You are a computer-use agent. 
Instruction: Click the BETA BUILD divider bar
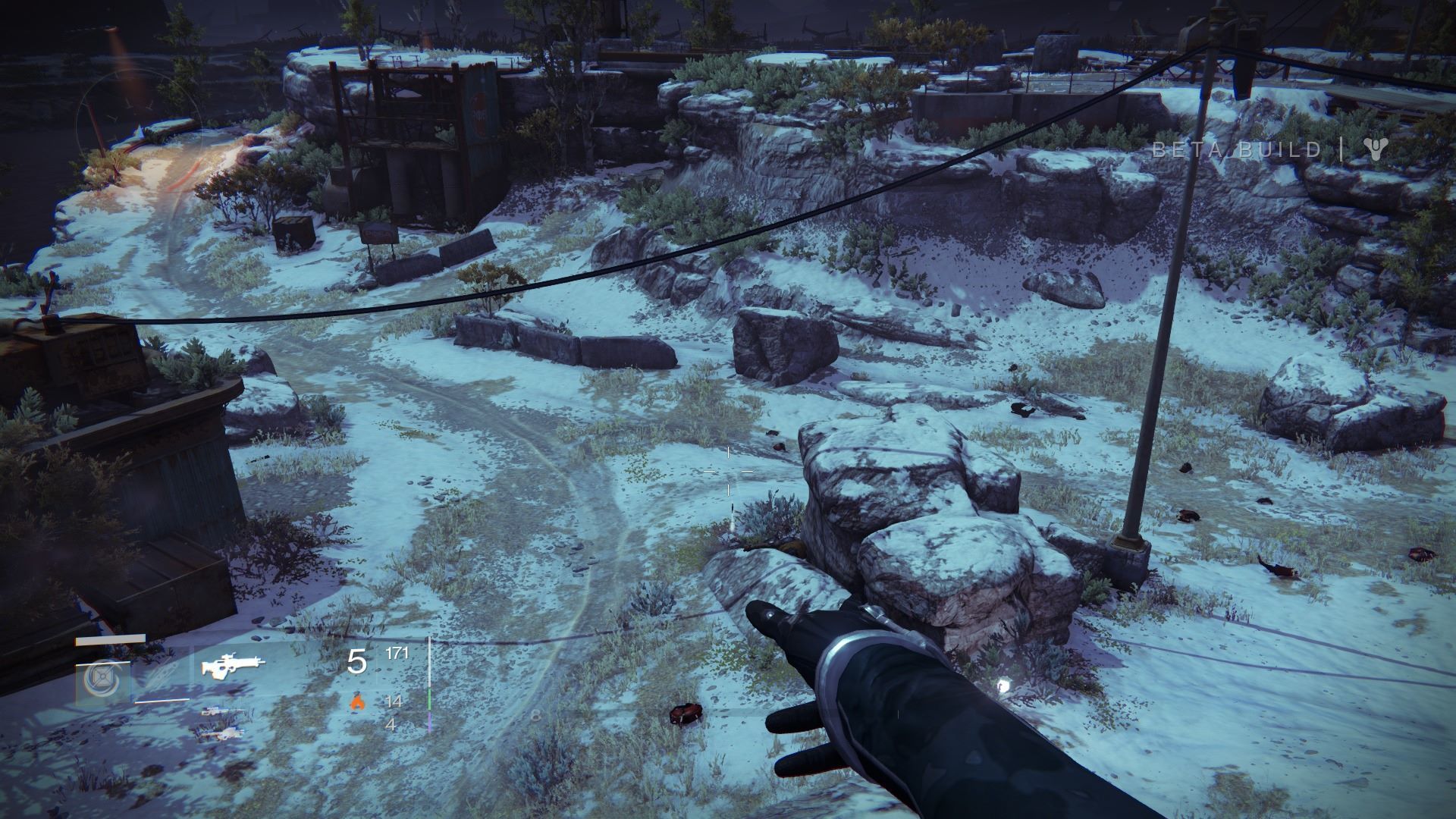(x=1343, y=149)
